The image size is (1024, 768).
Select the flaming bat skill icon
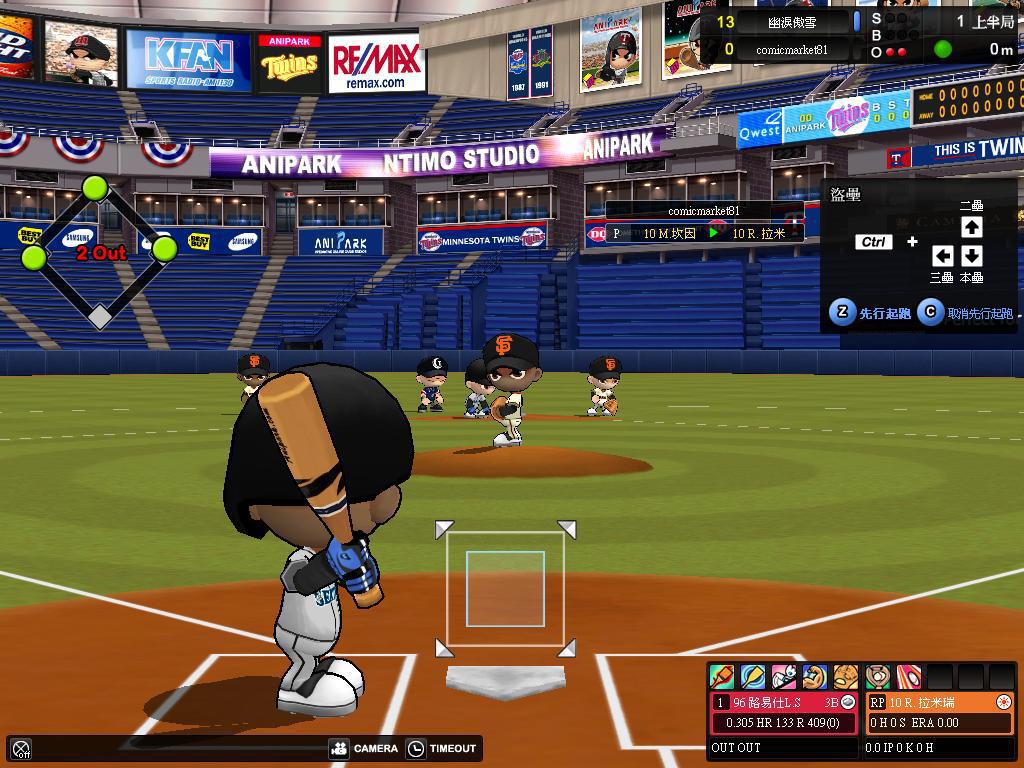722,677
